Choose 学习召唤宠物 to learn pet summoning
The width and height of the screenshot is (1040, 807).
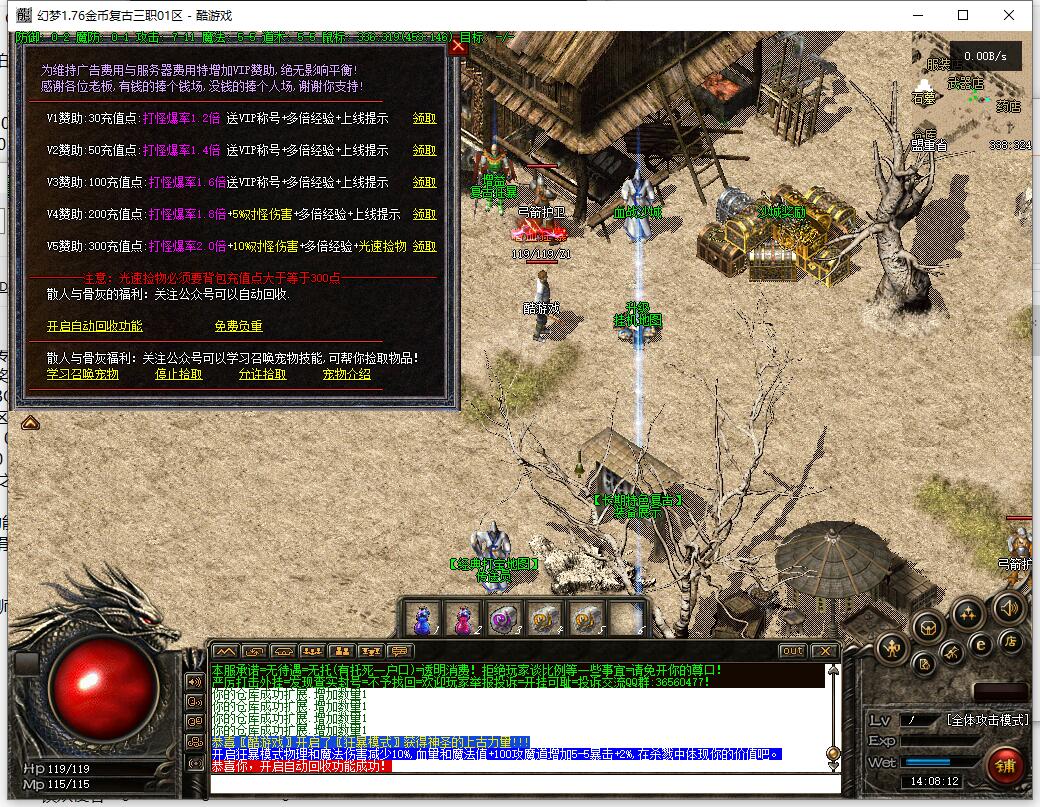click(82, 374)
